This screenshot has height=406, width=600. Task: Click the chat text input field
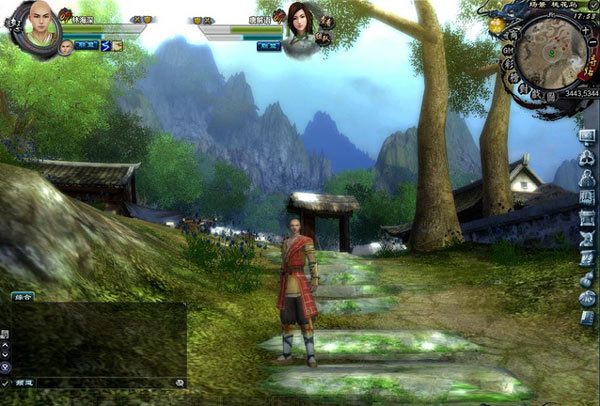tap(100, 382)
